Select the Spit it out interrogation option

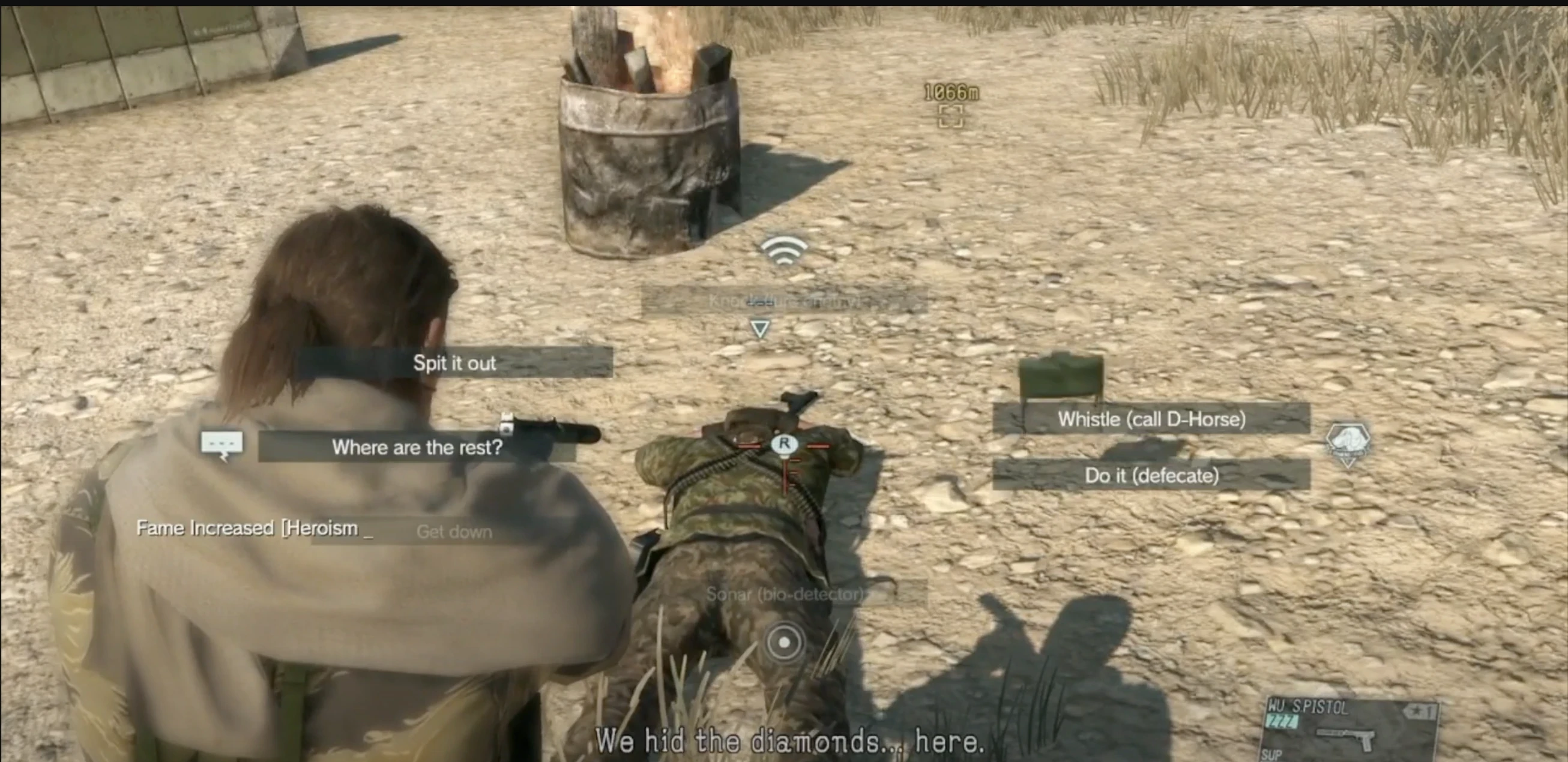click(x=455, y=363)
